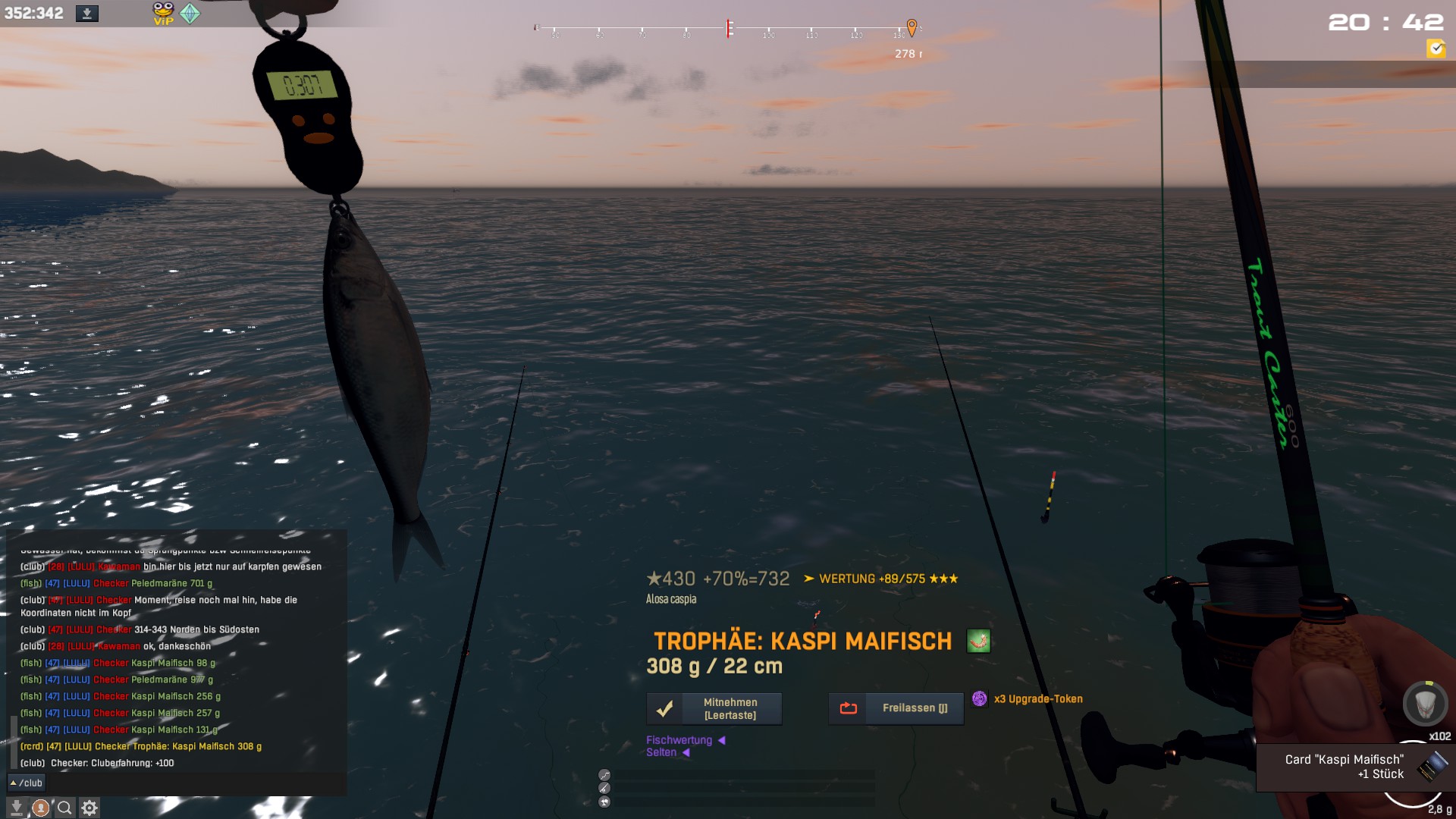Viewport: 1456px width, 819px height.
Task: Click the orange player profile icon
Action: point(41,808)
